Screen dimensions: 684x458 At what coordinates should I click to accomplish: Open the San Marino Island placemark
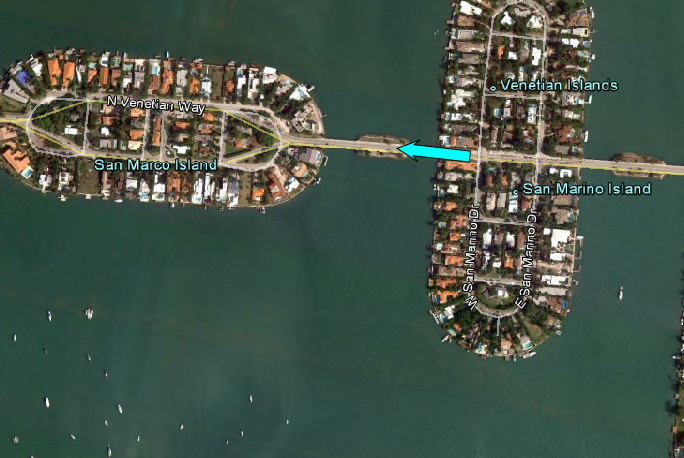[x=516, y=190]
